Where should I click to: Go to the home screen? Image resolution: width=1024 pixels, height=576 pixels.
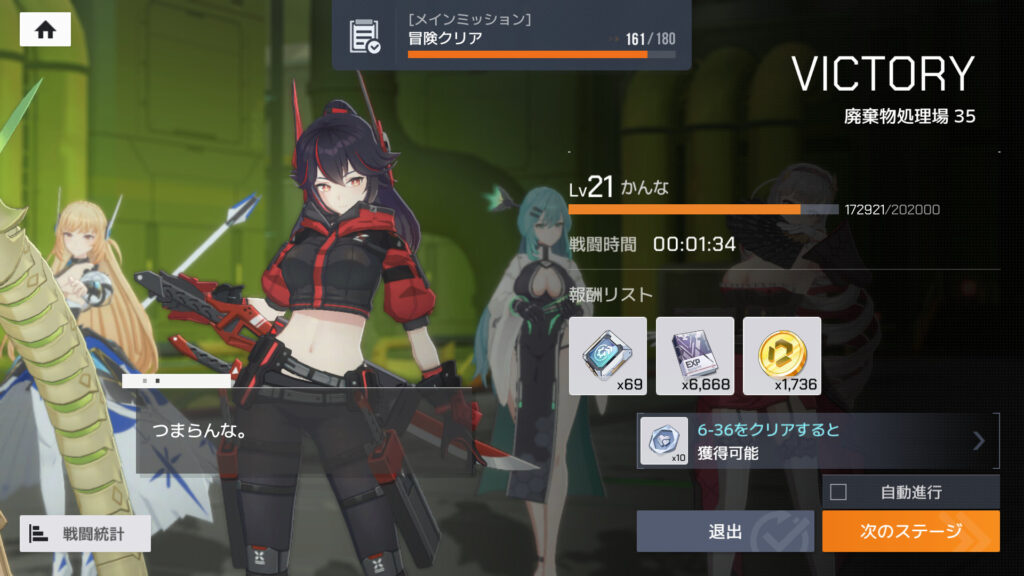click(x=45, y=30)
